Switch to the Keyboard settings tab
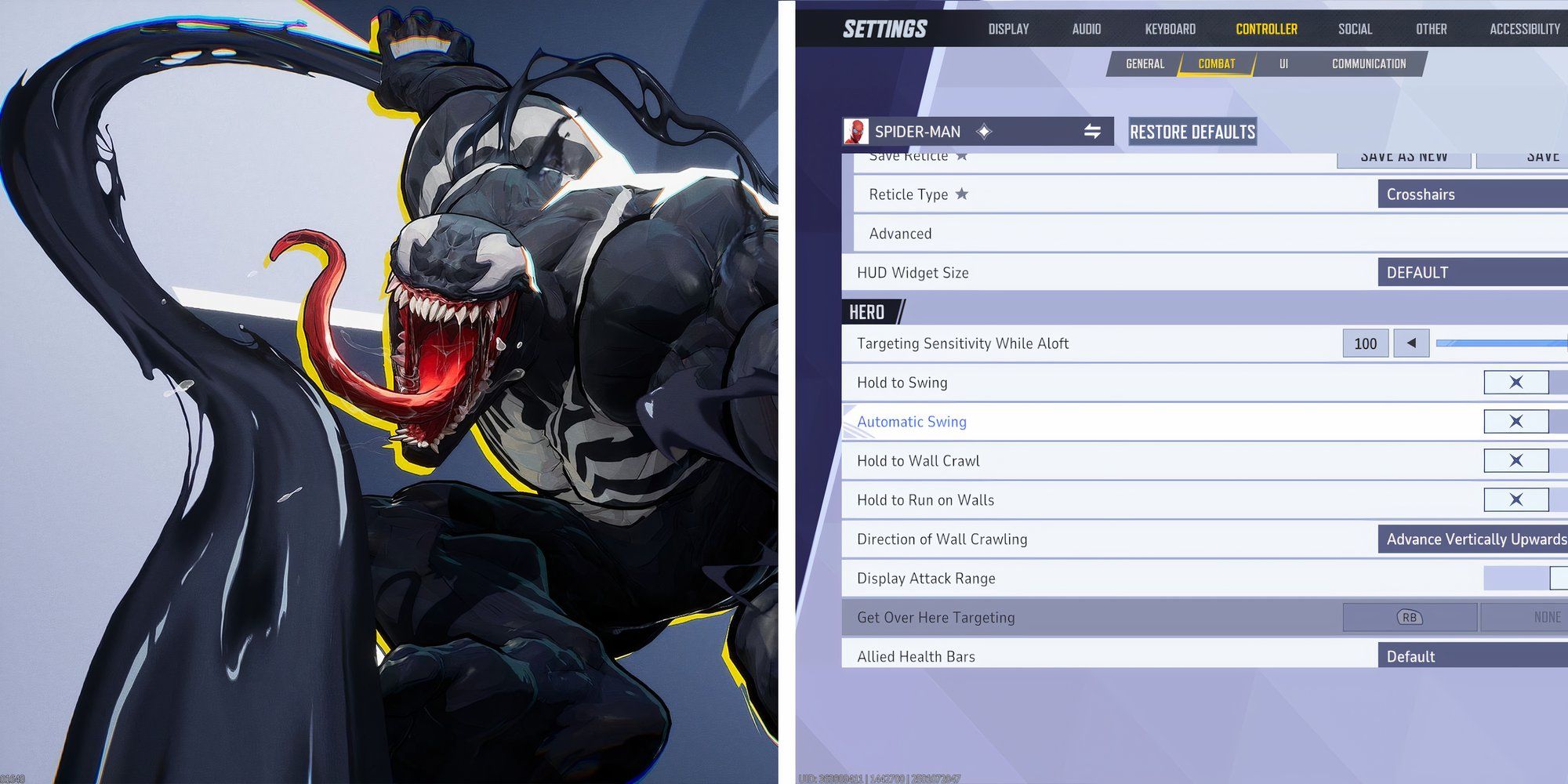The image size is (1568, 784). pyautogui.click(x=1170, y=29)
